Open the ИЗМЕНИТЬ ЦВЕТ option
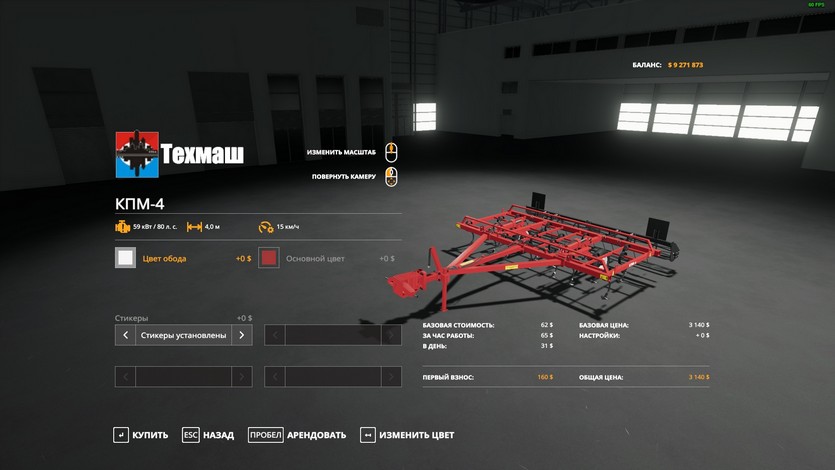835x470 pixels. (x=407, y=435)
